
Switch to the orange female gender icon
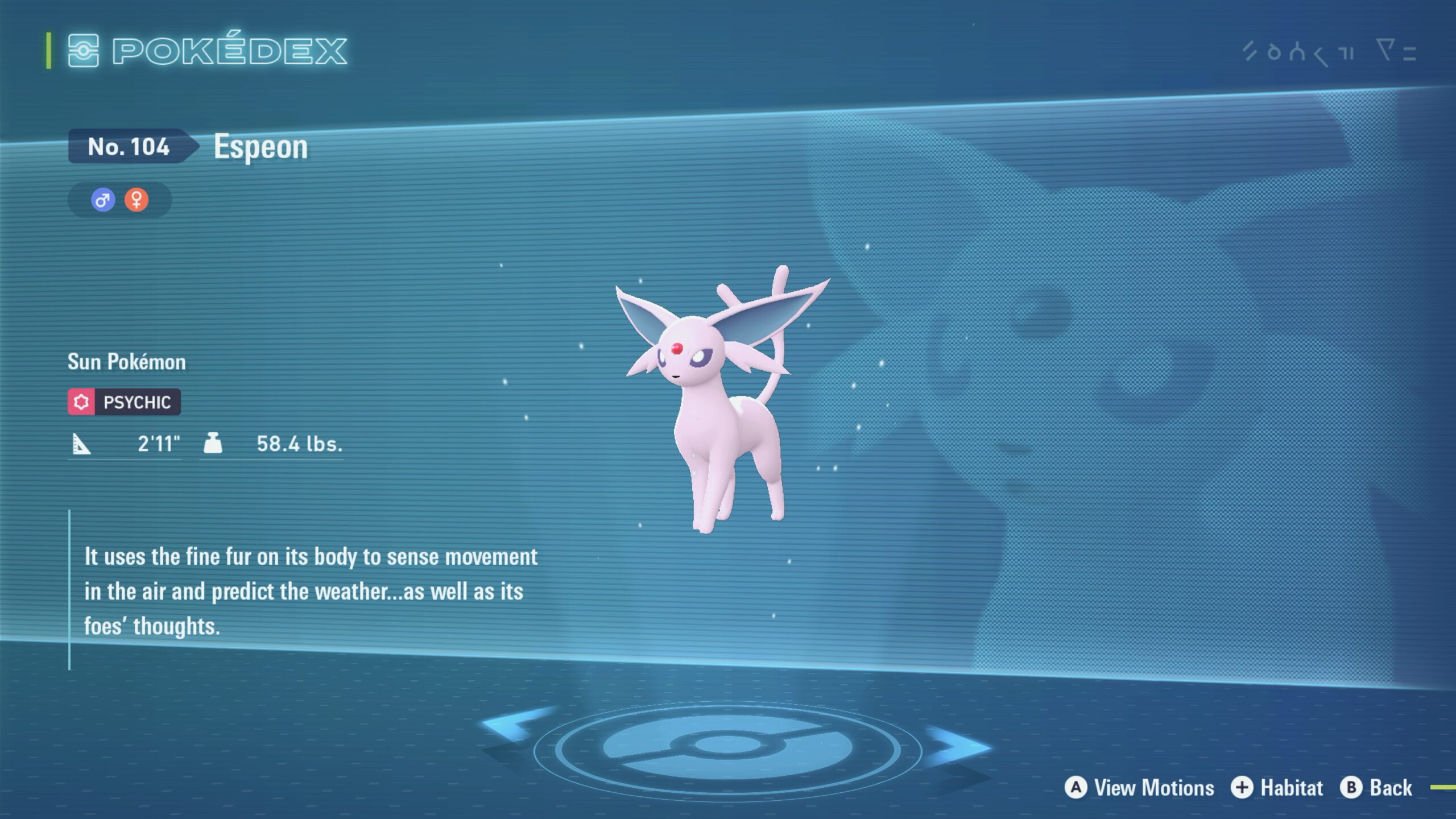[x=136, y=200]
